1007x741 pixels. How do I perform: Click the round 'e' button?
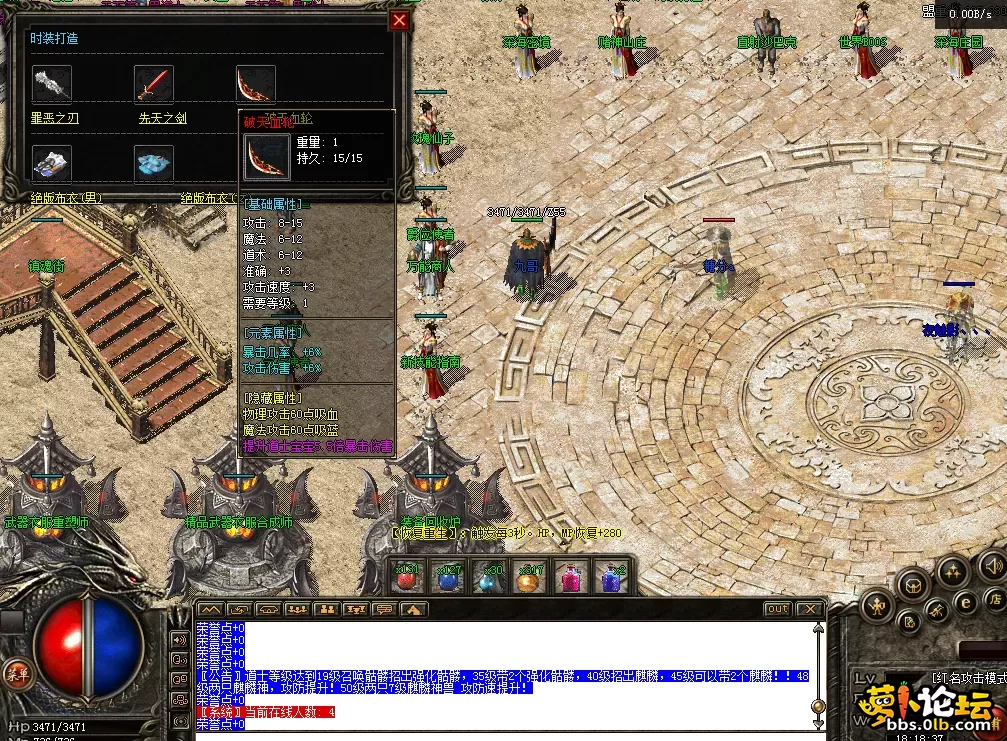[x=966, y=602]
